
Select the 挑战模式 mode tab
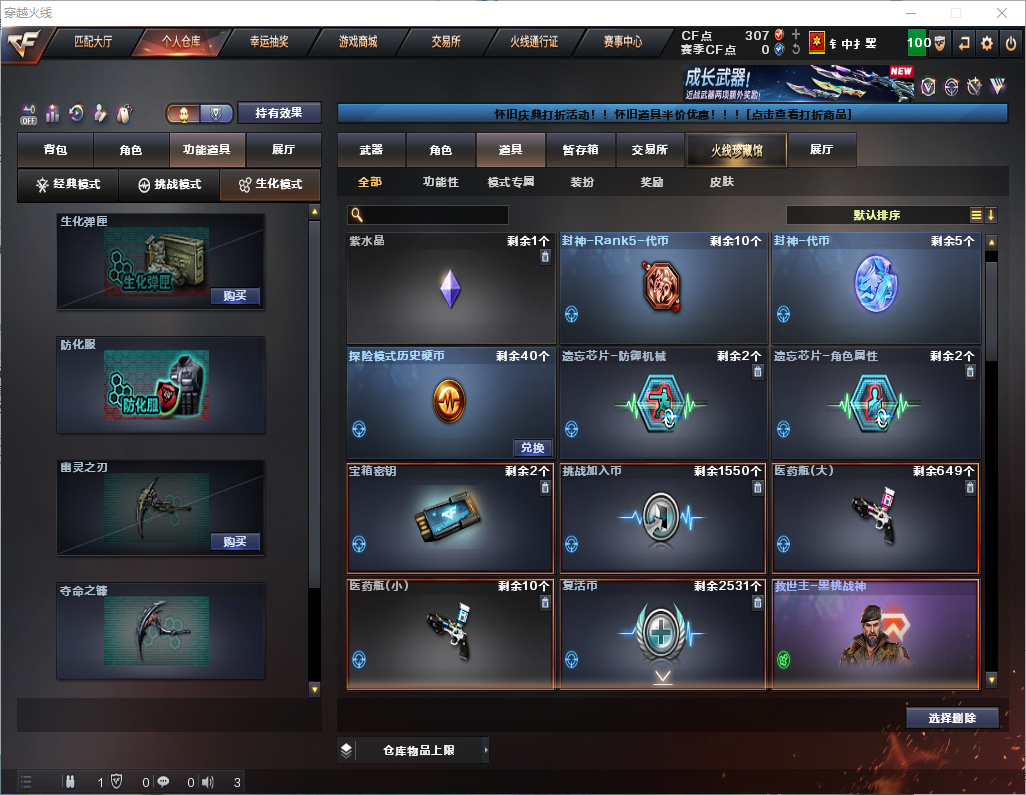(169, 185)
